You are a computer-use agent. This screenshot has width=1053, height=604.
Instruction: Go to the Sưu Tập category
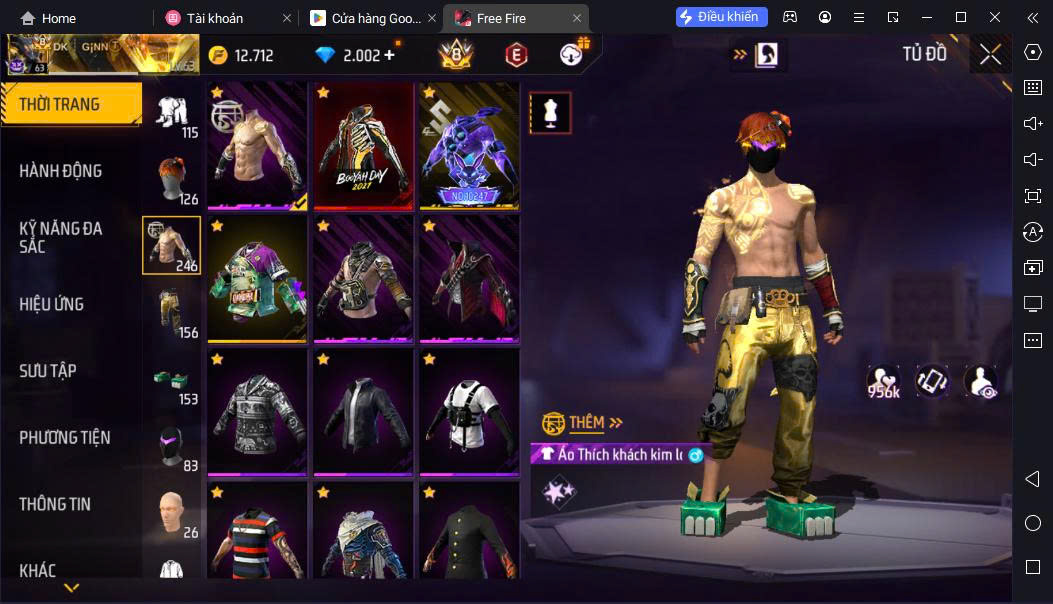click(x=48, y=371)
